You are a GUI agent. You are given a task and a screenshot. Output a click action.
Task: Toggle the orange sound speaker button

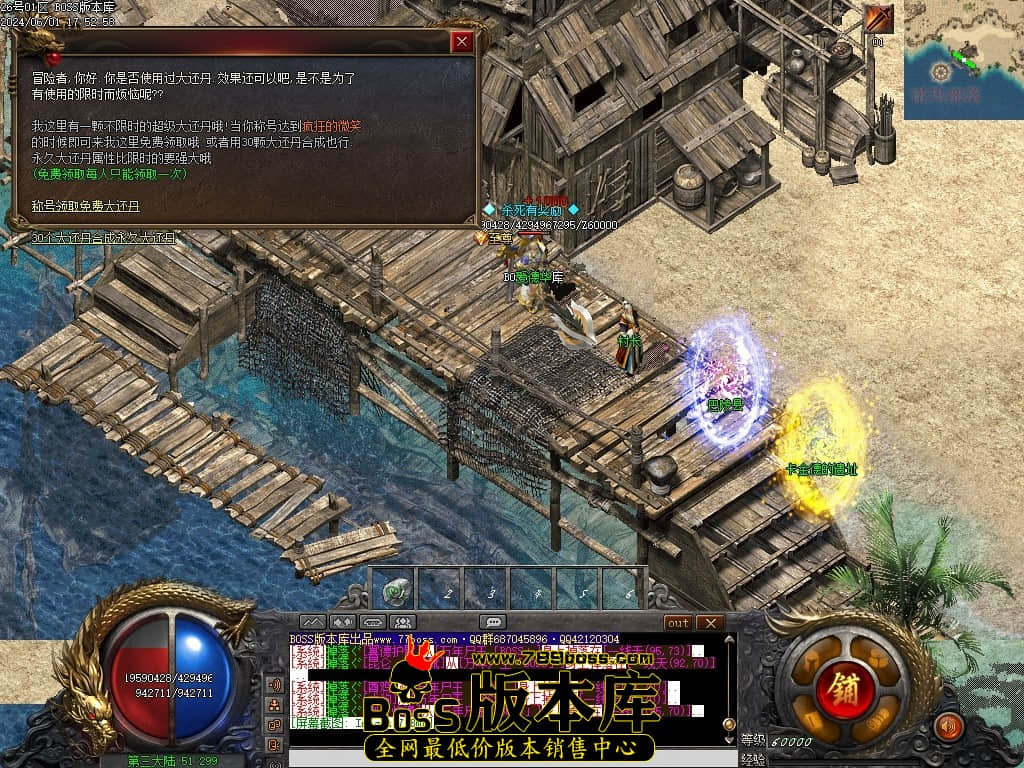(x=946, y=726)
